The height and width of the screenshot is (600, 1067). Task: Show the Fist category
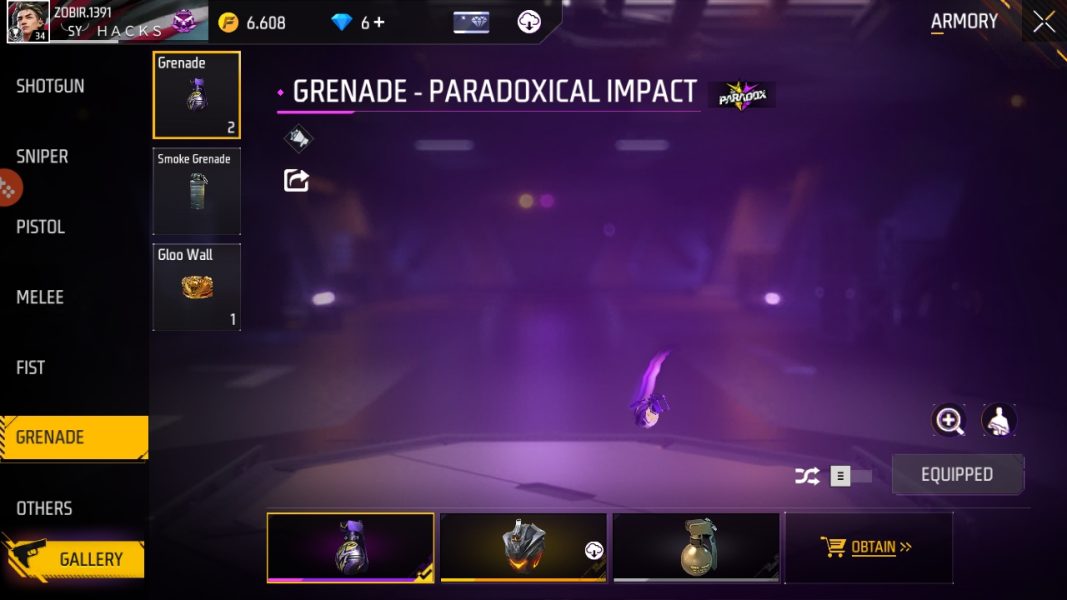[x=30, y=367]
